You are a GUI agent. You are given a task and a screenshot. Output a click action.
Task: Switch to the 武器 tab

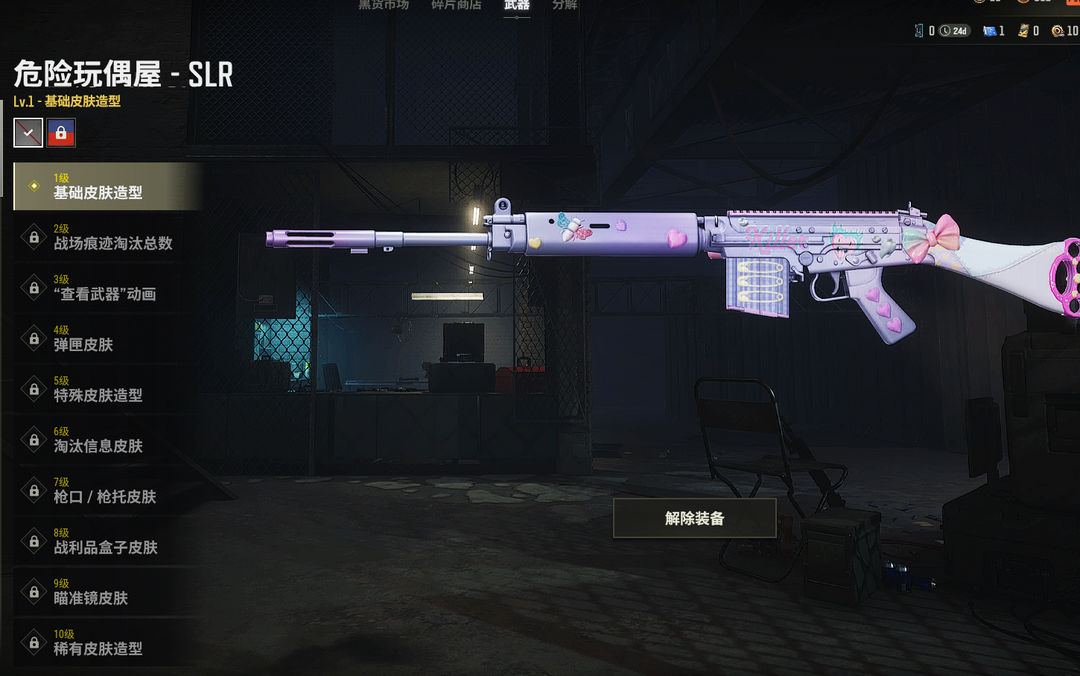click(517, 5)
